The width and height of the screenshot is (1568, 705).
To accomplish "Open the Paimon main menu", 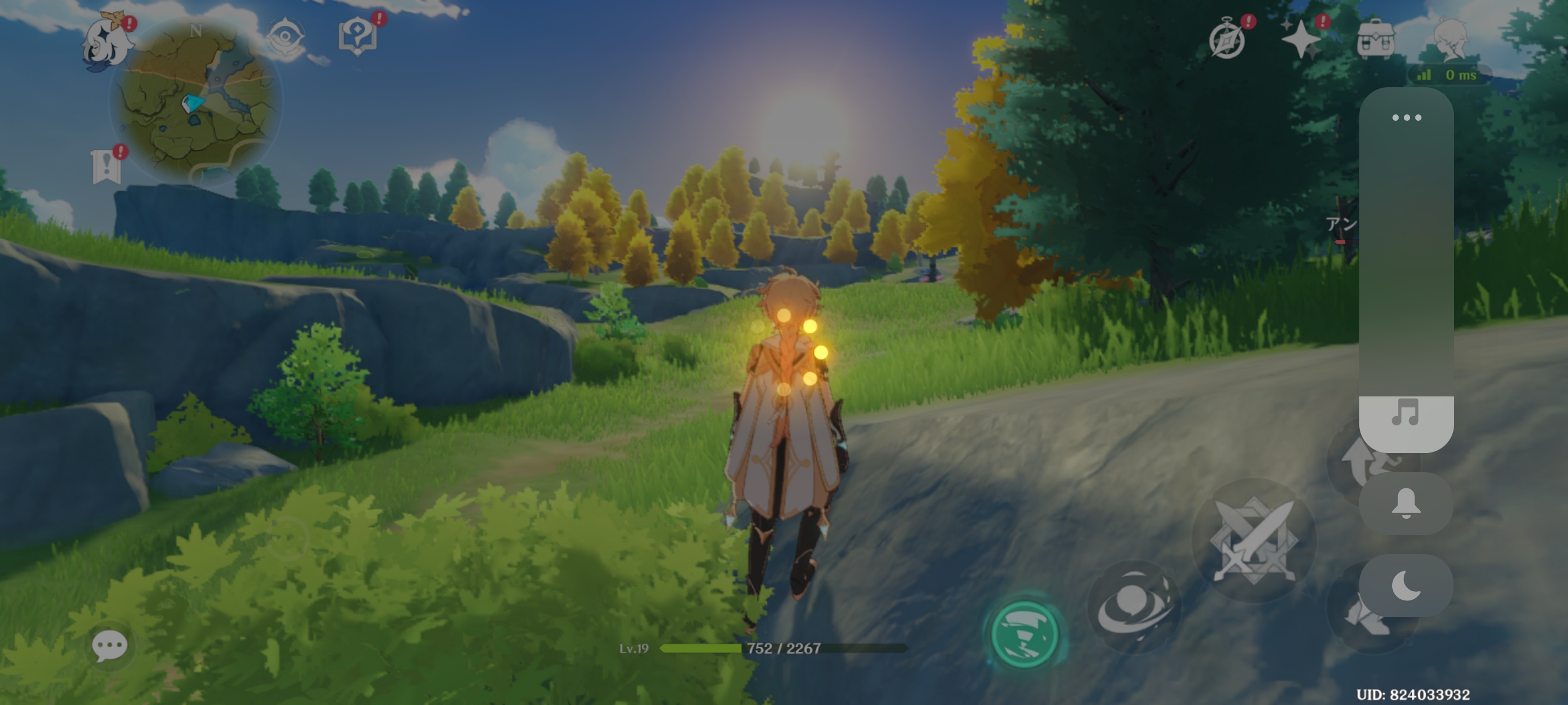I will click(x=108, y=44).
